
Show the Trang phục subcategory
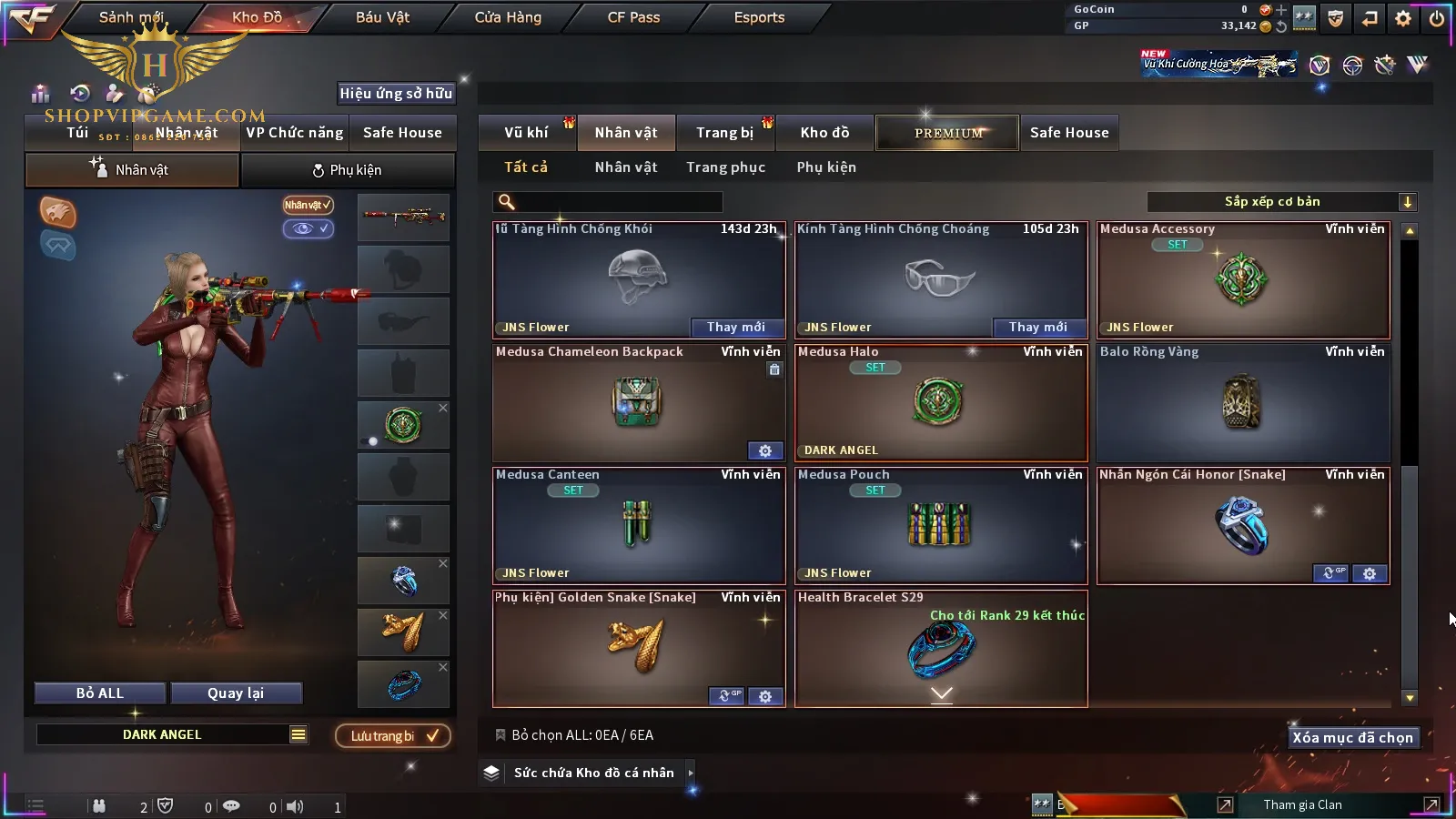coord(725,167)
